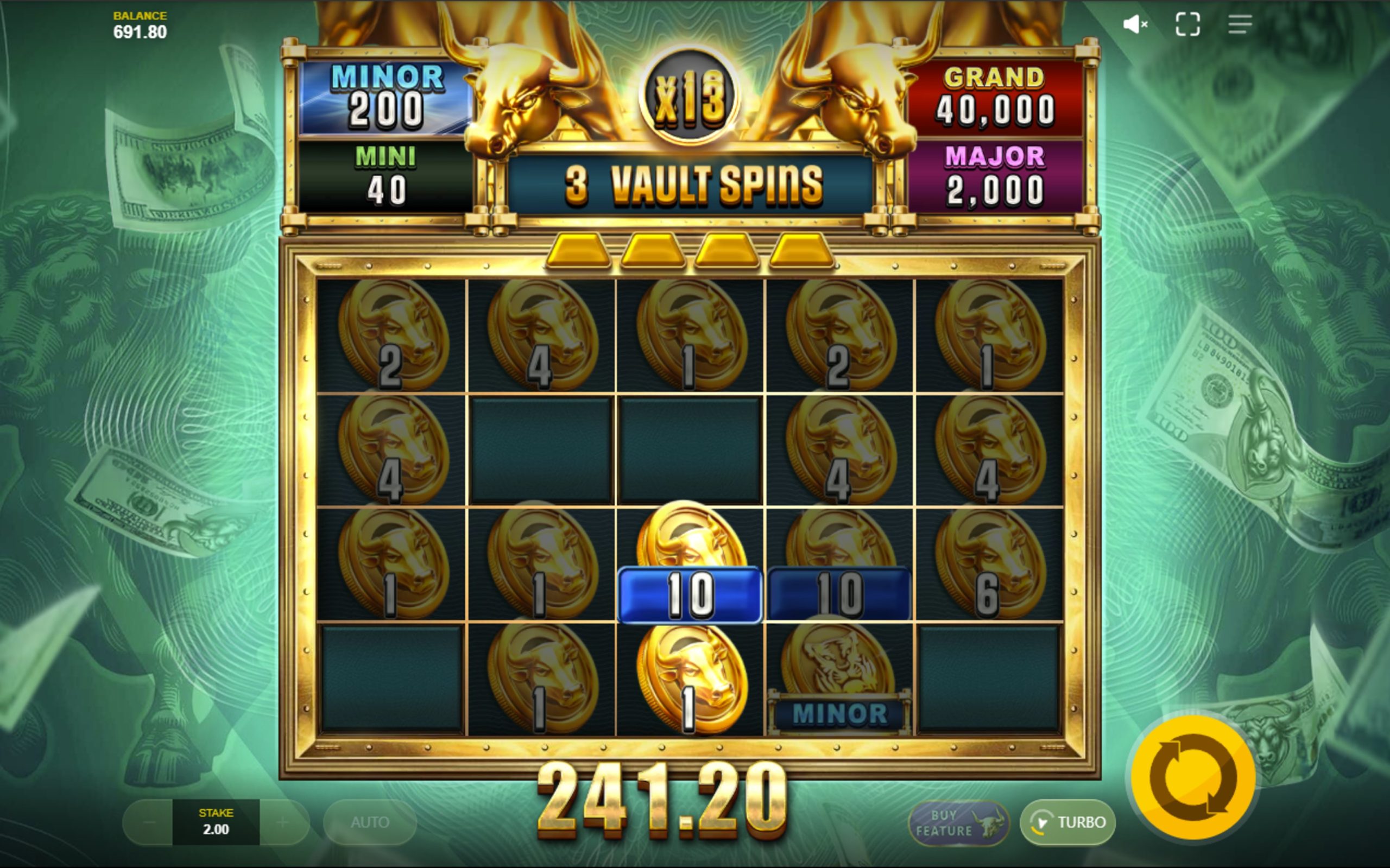Open the MINOR 200 jackpot panel
This screenshot has width=1390, height=868.
click(x=384, y=99)
